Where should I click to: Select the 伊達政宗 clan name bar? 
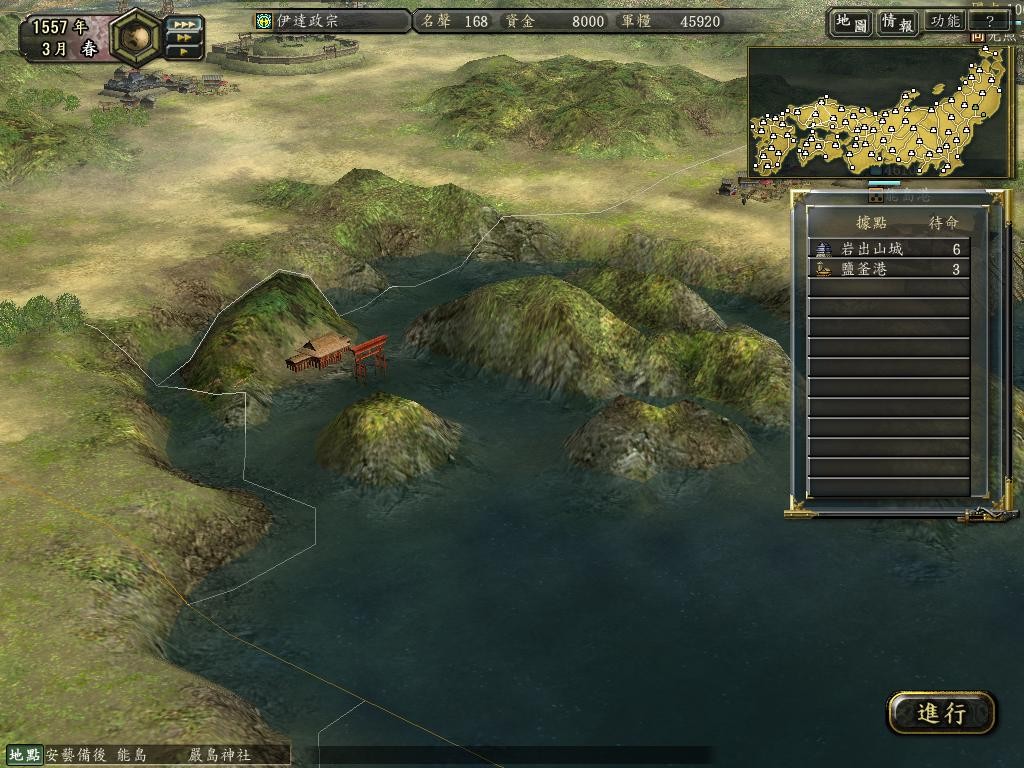pyautogui.click(x=332, y=21)
